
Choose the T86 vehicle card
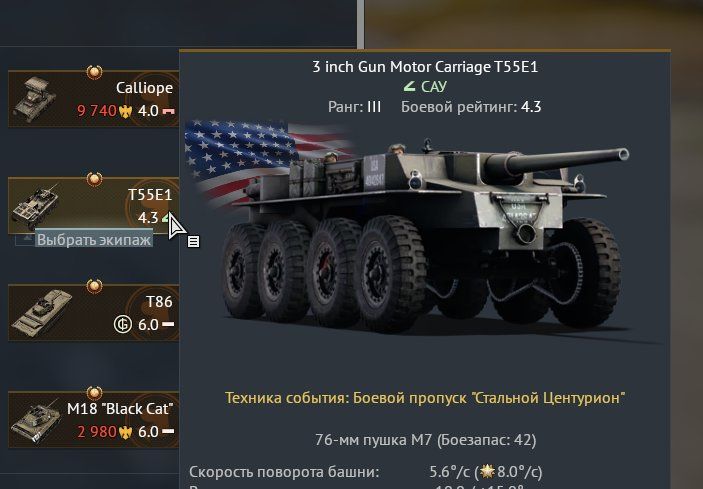93,312
